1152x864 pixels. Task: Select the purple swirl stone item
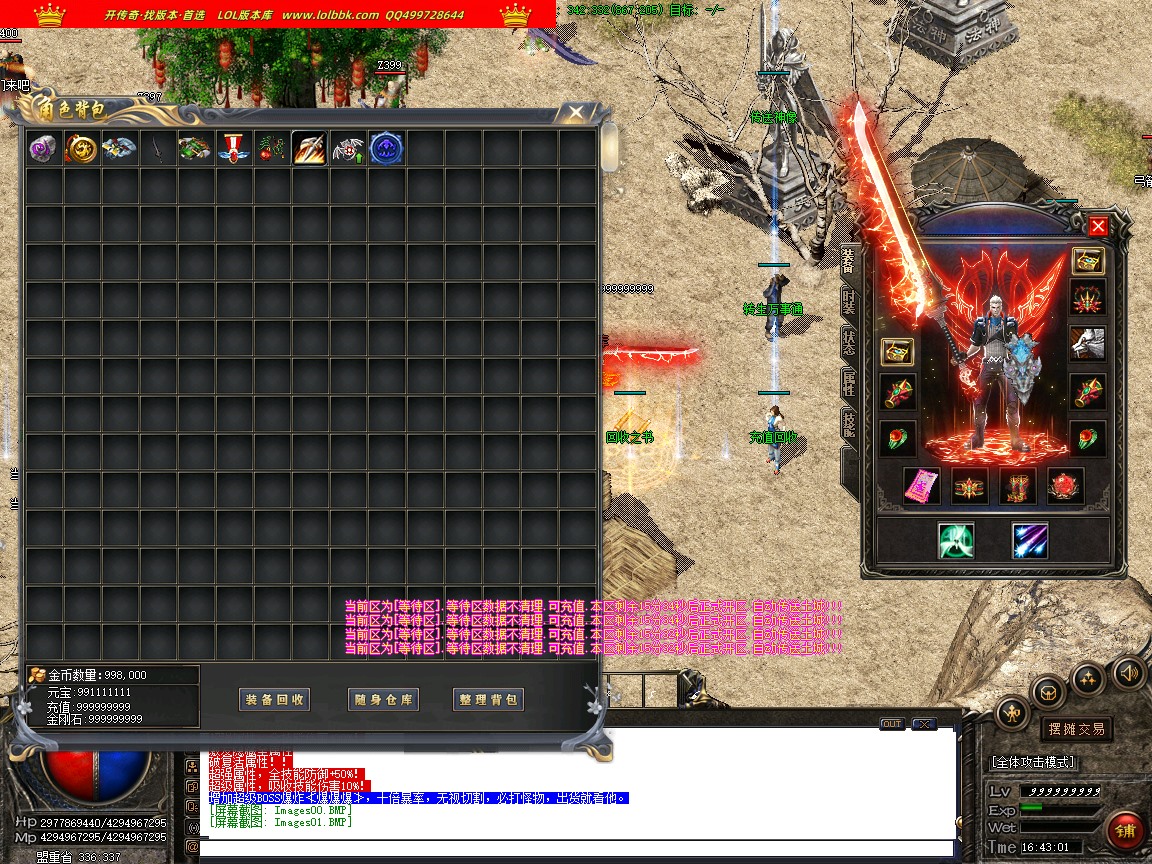[43, 149]
